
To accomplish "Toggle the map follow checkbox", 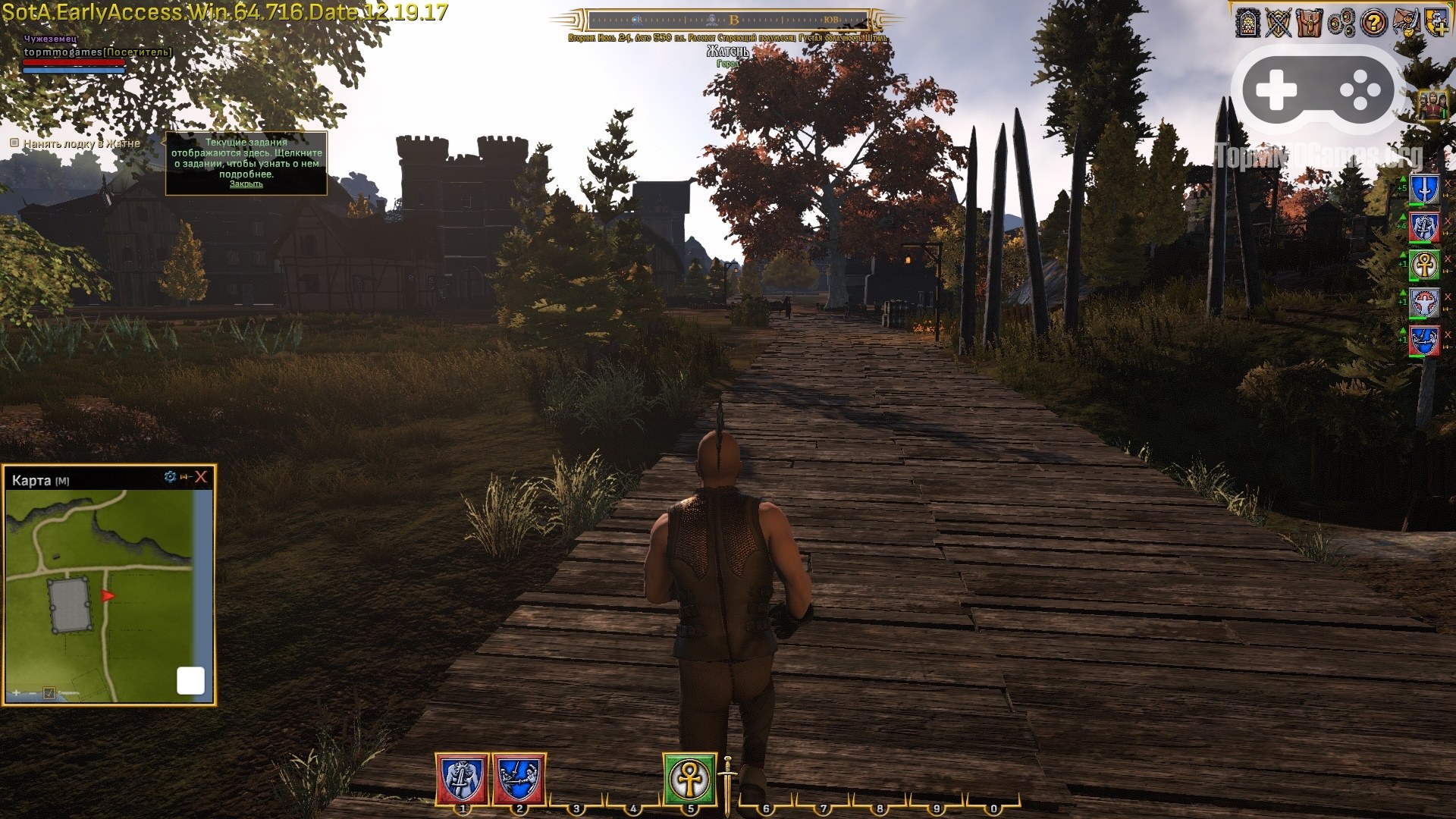I will click(x=49, y=693).
